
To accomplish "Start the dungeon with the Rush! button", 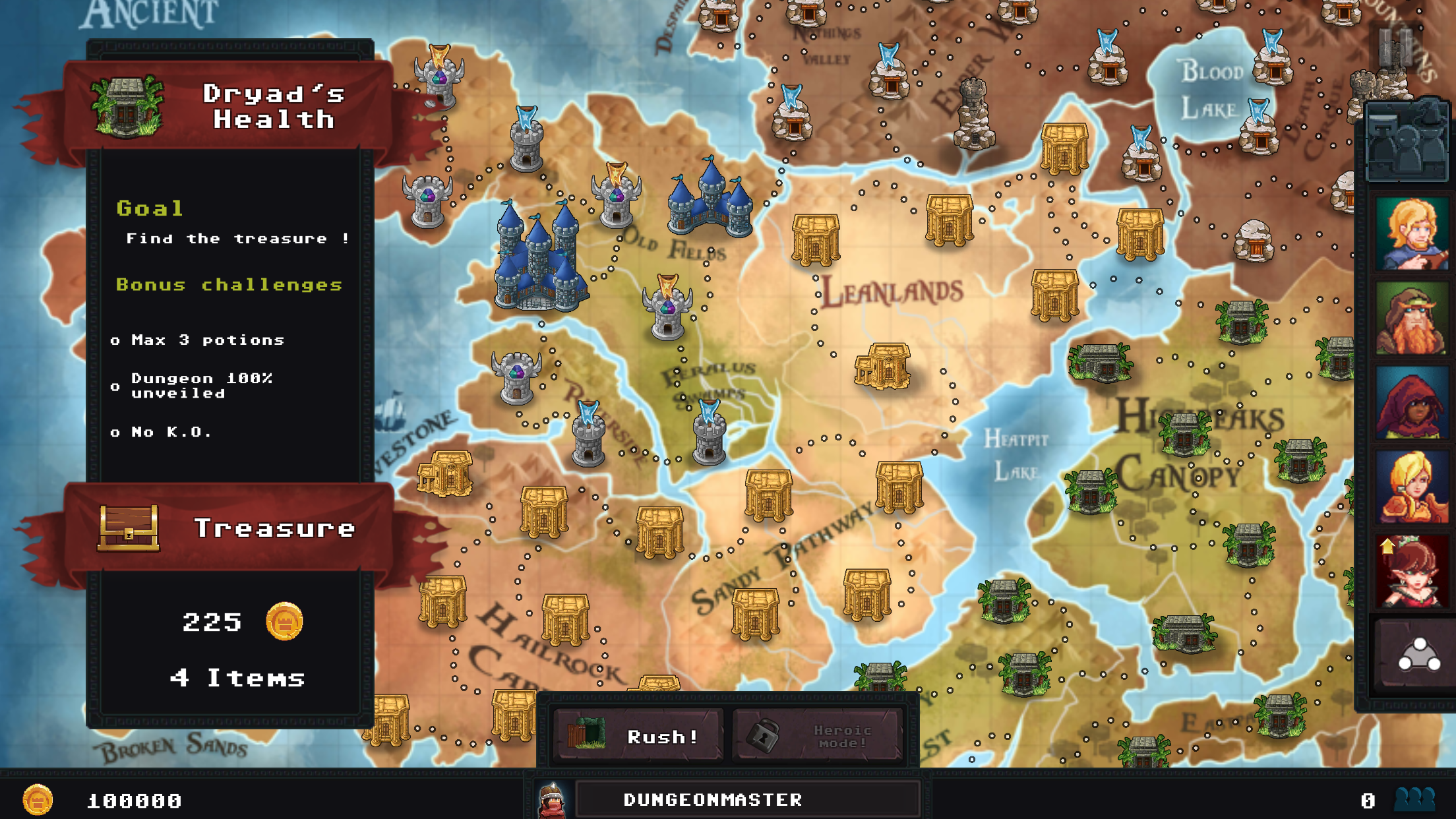I will (638, 735).
